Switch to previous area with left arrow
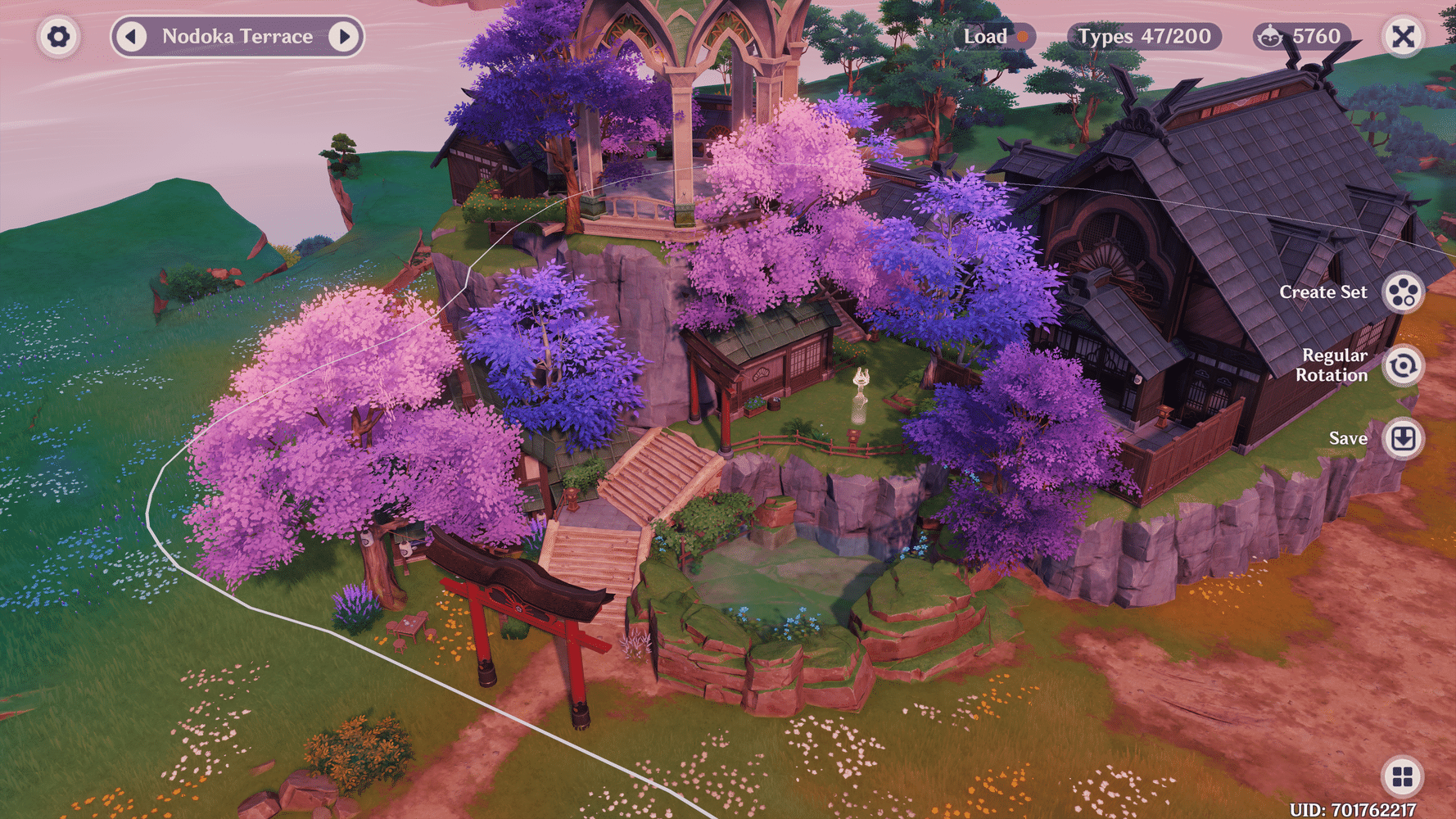The image size is (1456, 819). (133, 36)
